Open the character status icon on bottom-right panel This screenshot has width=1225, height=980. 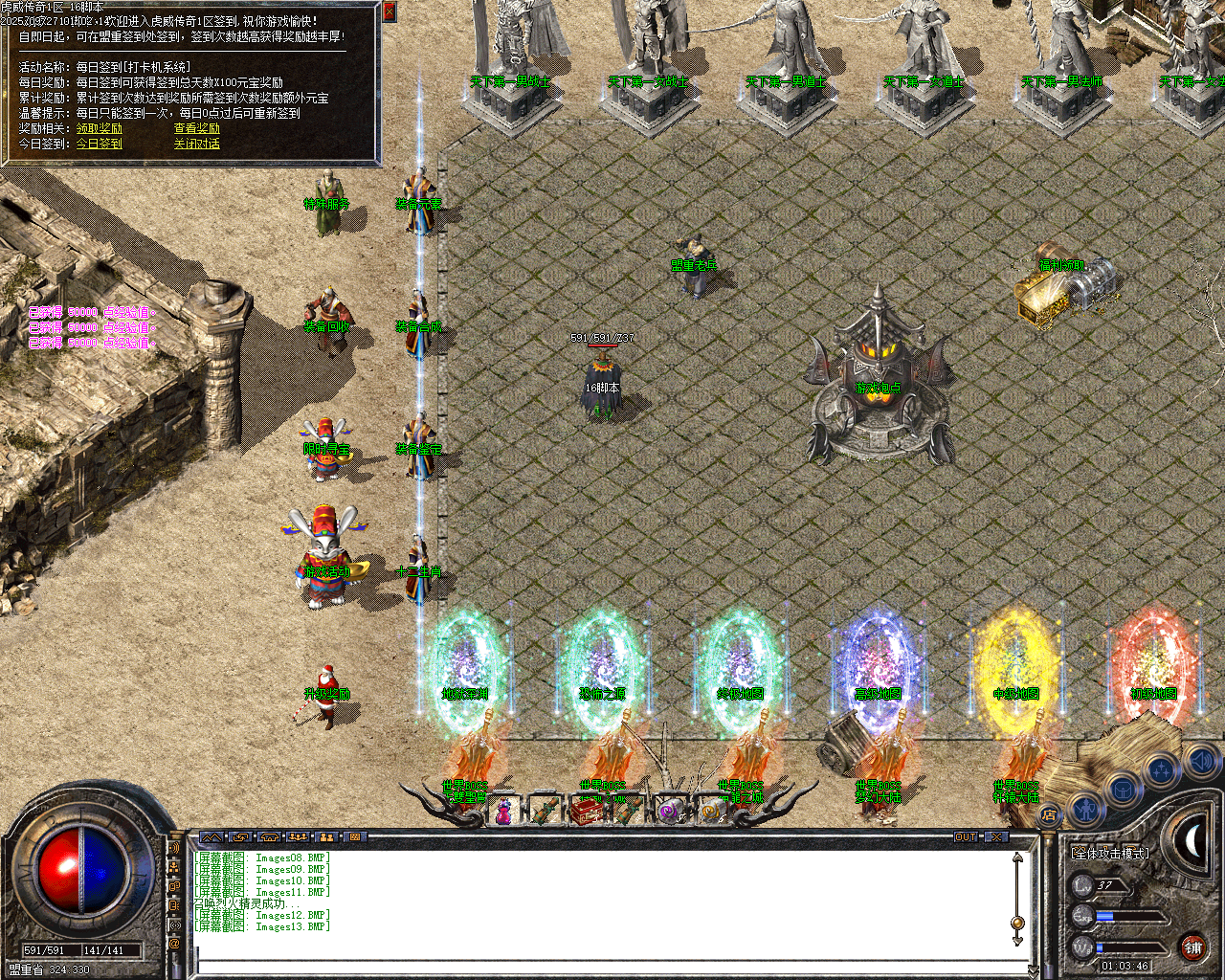pyautogui.click(x=1085, y=810)
